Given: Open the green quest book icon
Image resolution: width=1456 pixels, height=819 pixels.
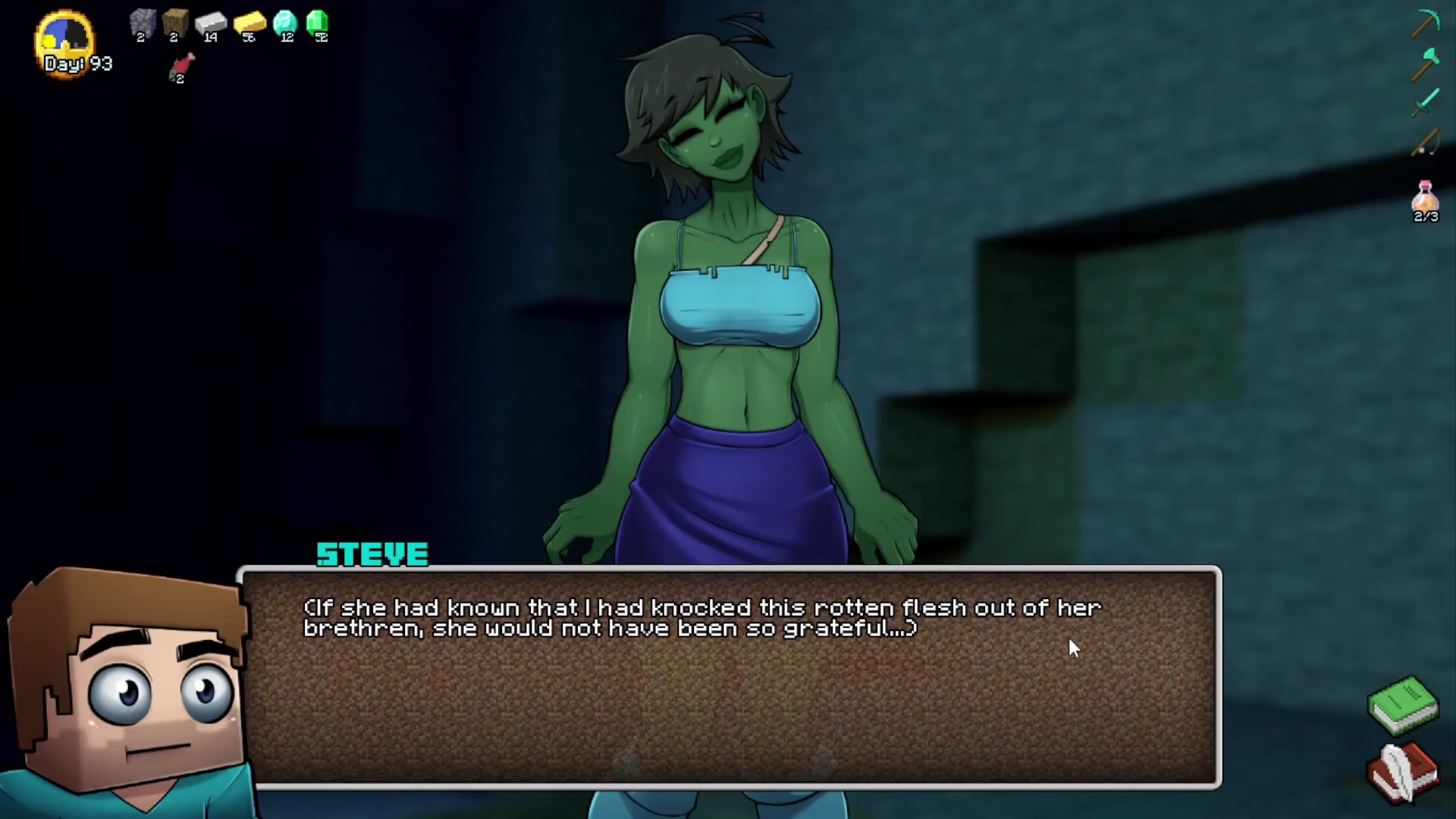Looking at the screenshot, I should click(1404, 709).
